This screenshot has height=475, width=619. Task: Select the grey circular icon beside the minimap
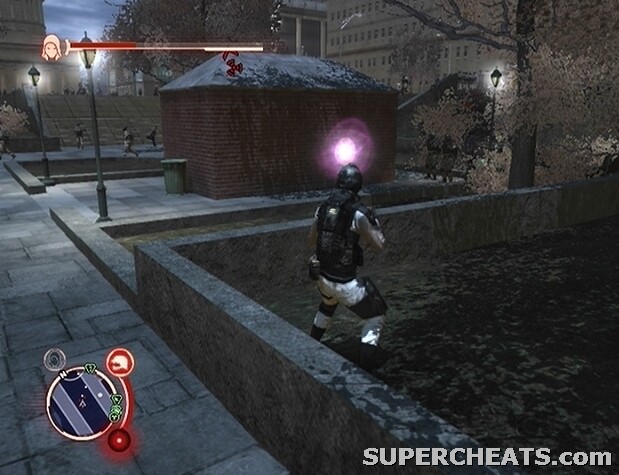[x=54, y=360]
